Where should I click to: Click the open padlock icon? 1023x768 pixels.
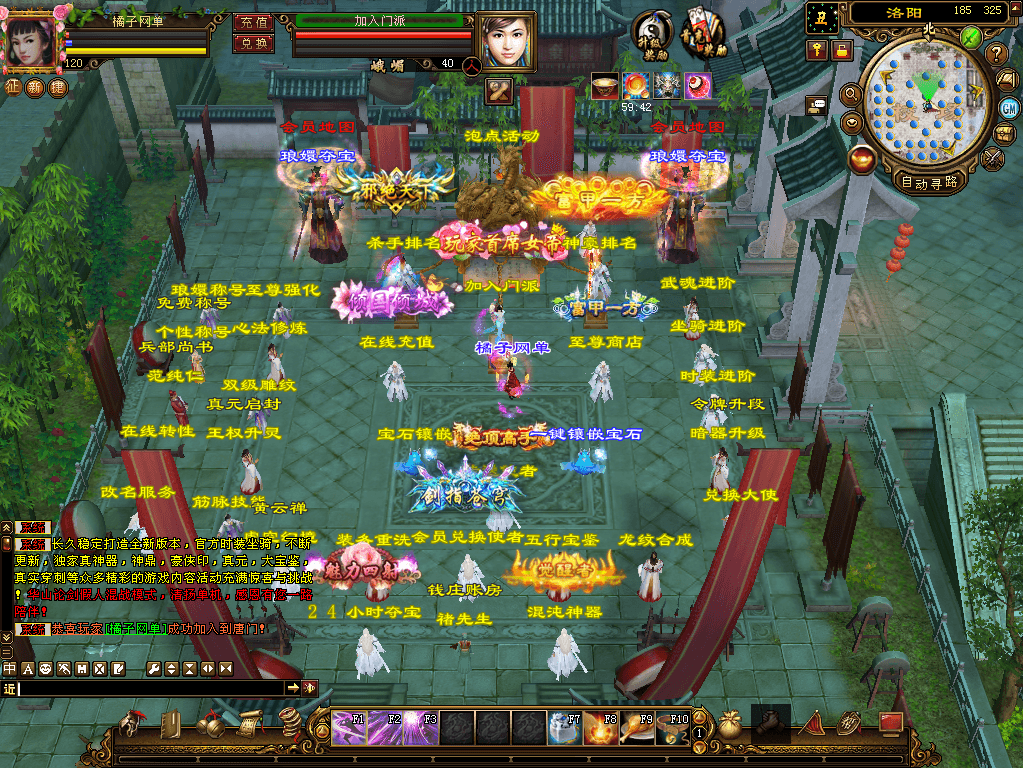coord(842,49)
